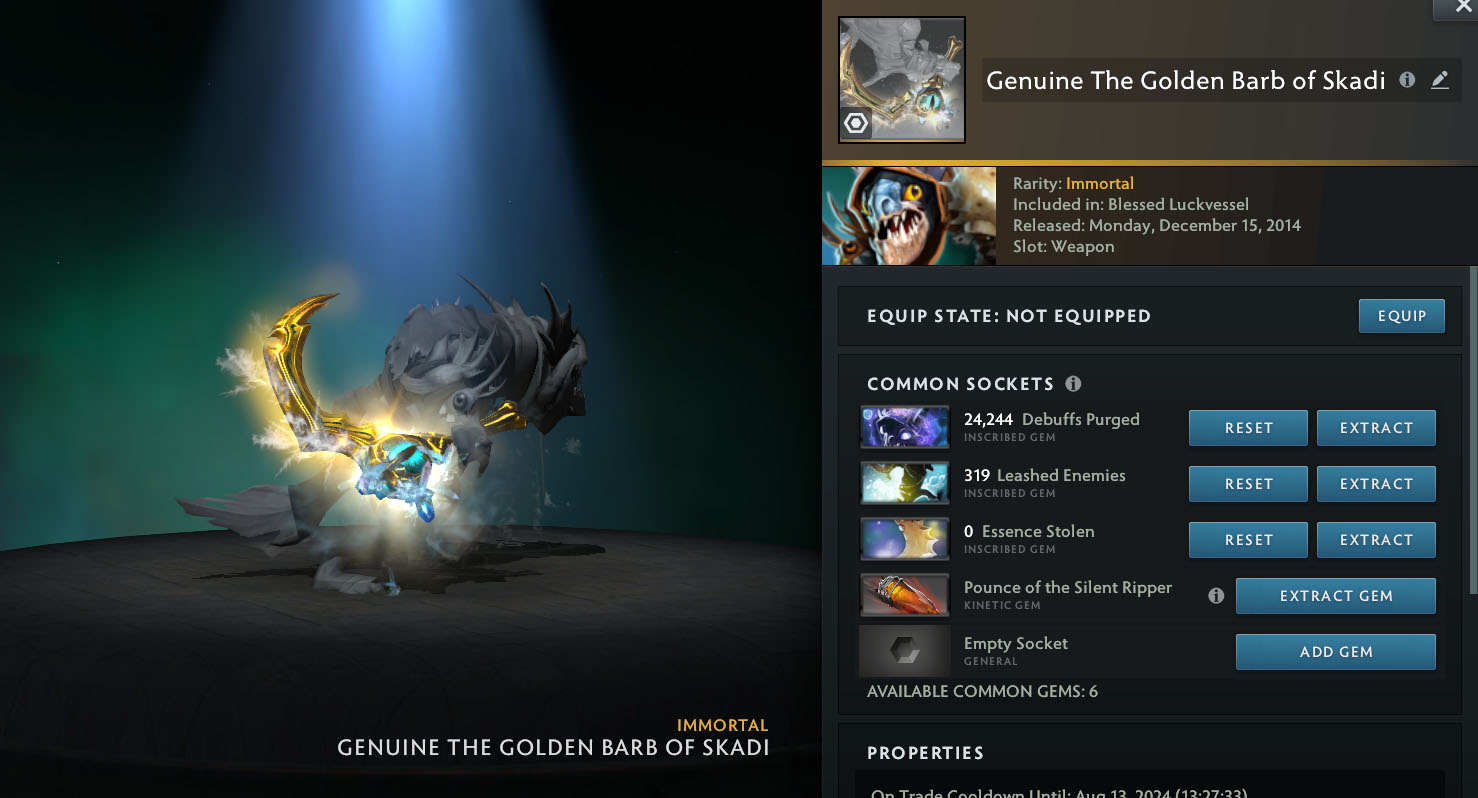Click the Essence Stolen gem icon
This screenshot has width=1478, height=798.
coord(905,539)
